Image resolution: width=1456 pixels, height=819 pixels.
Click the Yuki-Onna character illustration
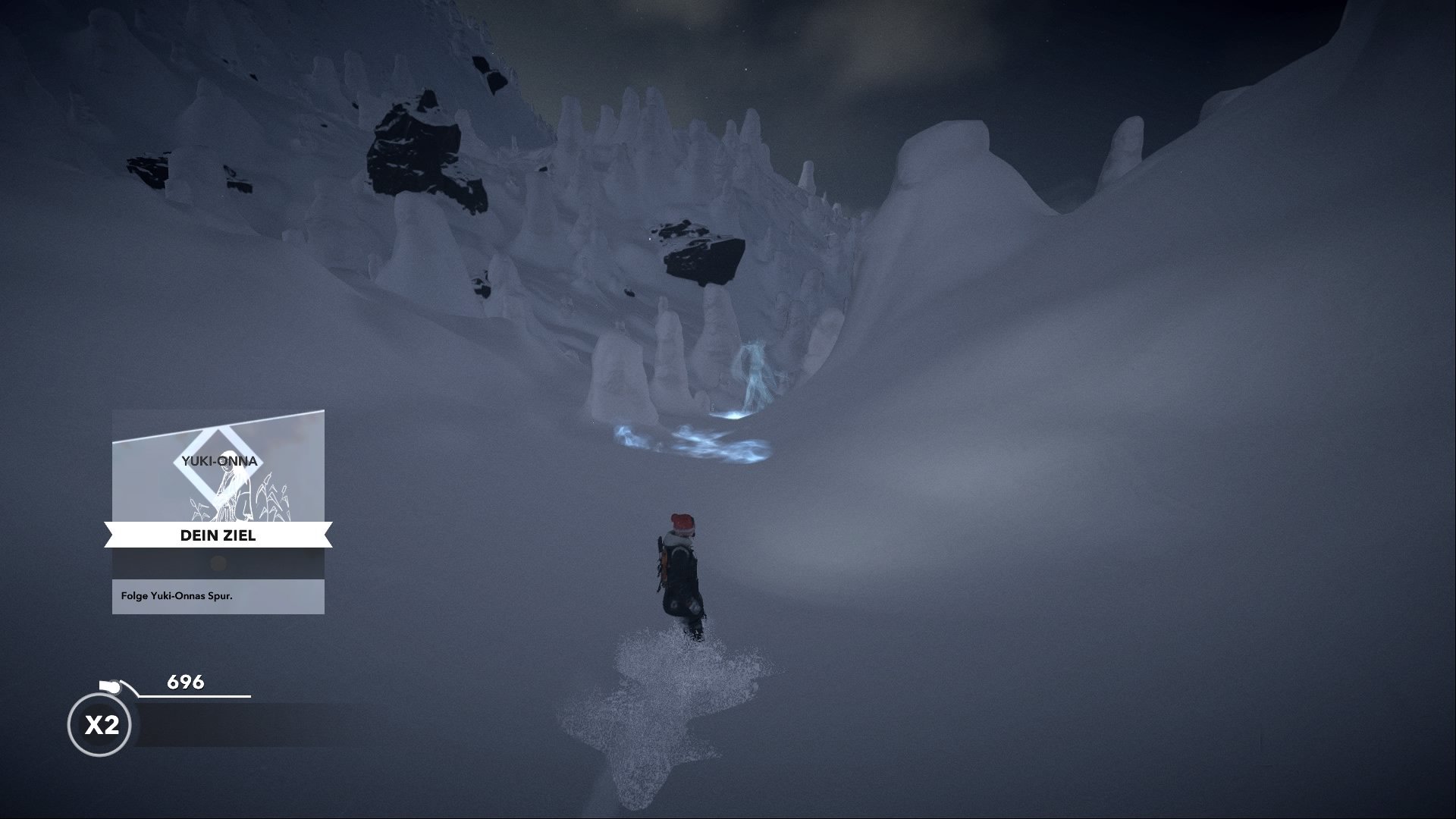pos(235,493)
